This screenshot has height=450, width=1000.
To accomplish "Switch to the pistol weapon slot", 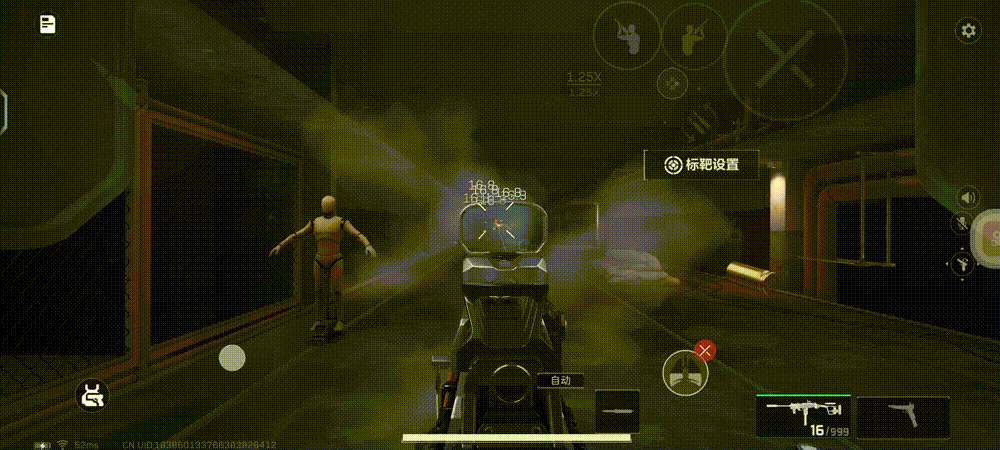I will coord(903,416).
